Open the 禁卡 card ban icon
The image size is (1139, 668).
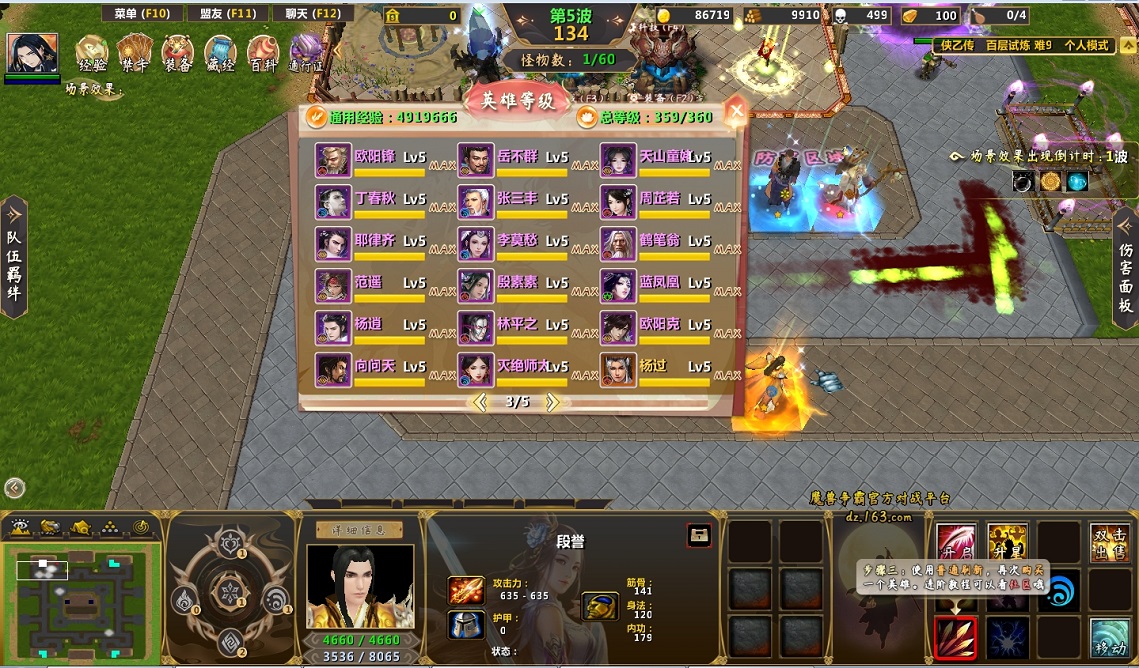(135, 52)
